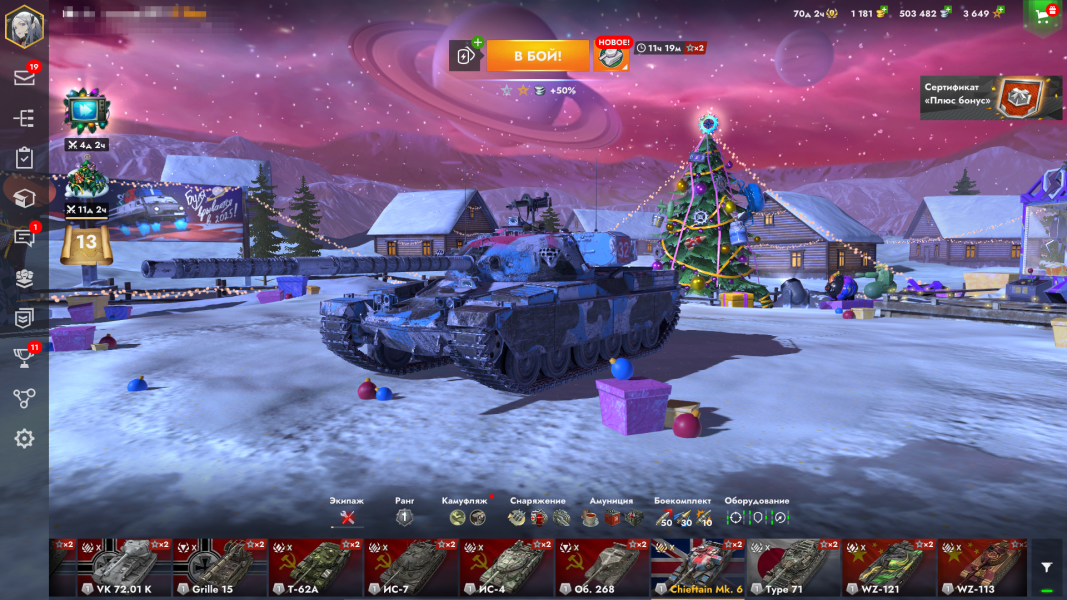
Task: Open the chat with one unread message
Action: pyautogui.click(x=24, y=238)
